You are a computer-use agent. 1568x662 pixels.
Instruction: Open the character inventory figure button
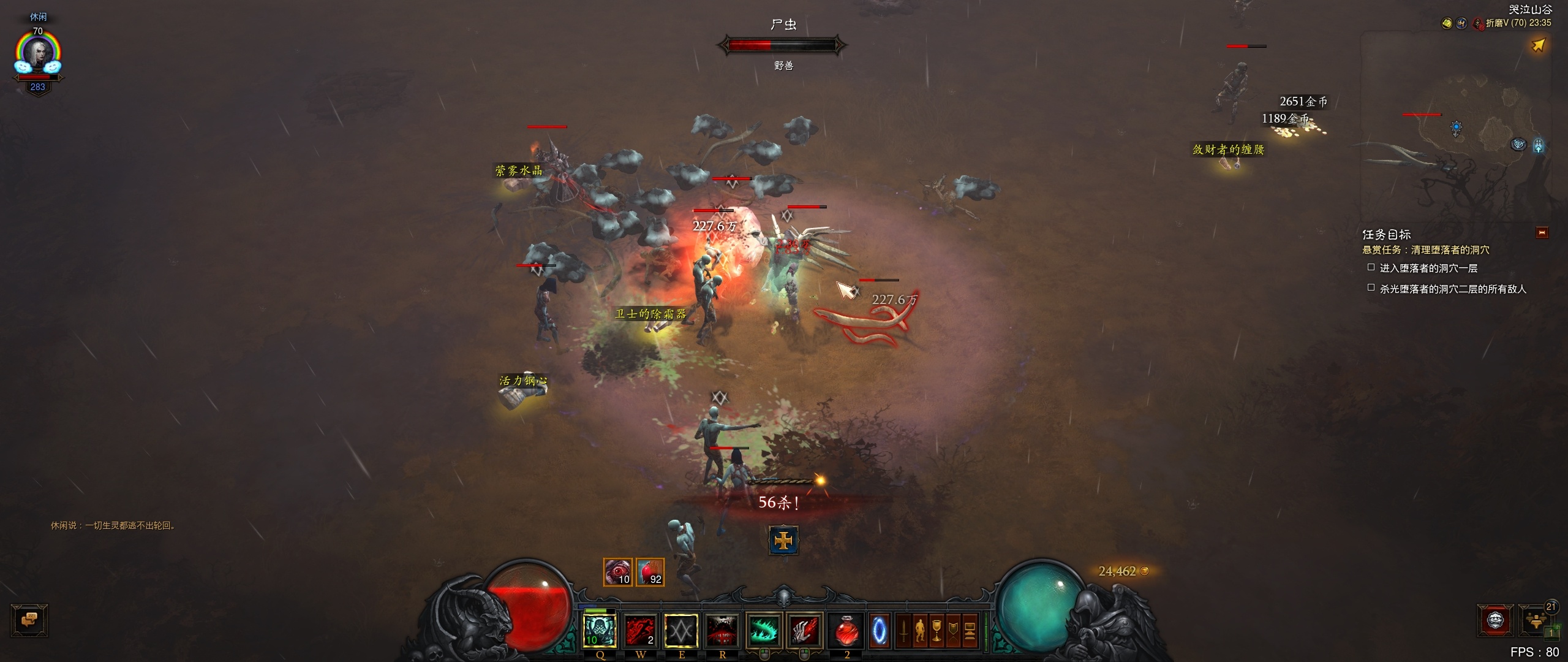(920, 630)
